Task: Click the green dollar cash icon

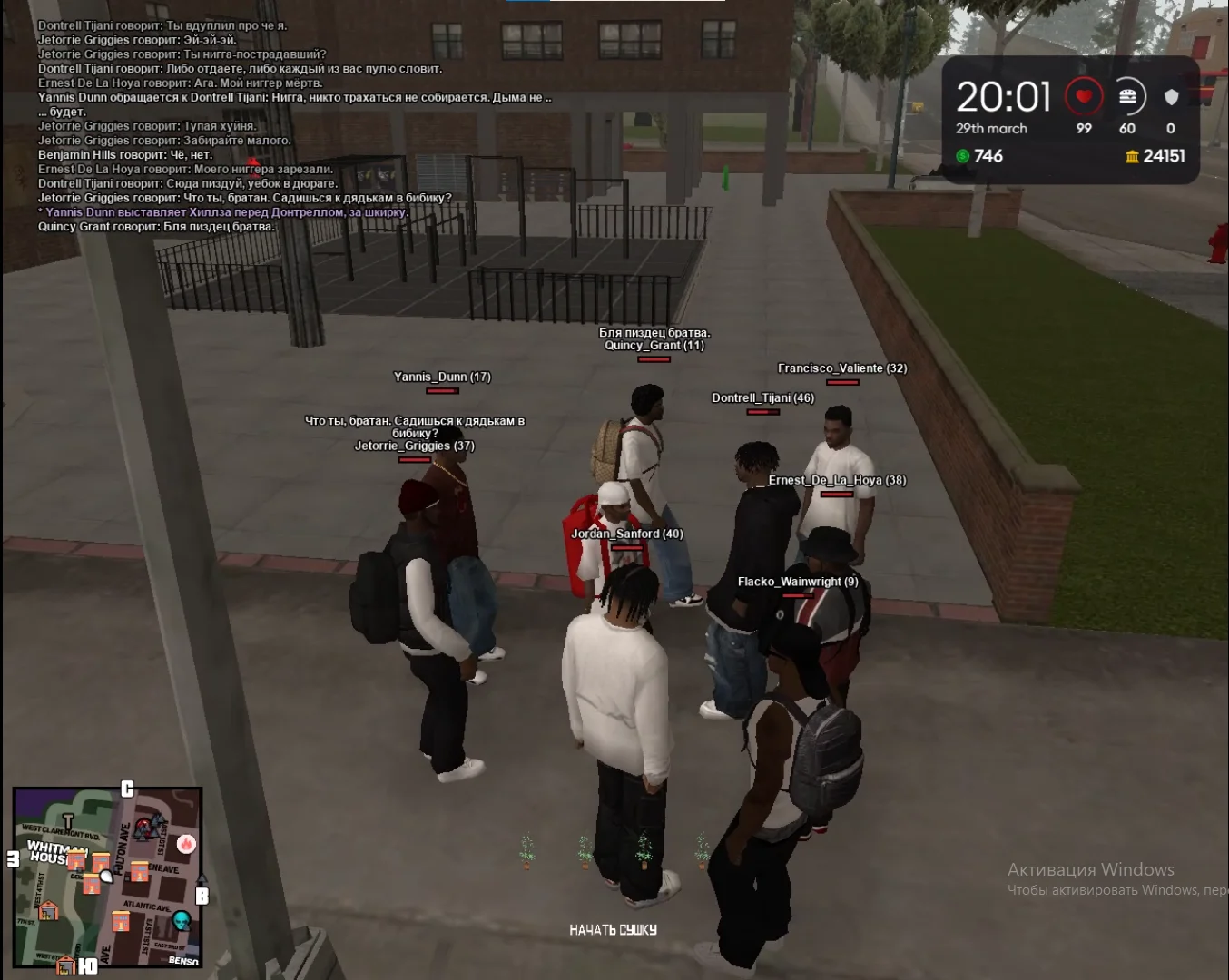Action: point(962,156)
